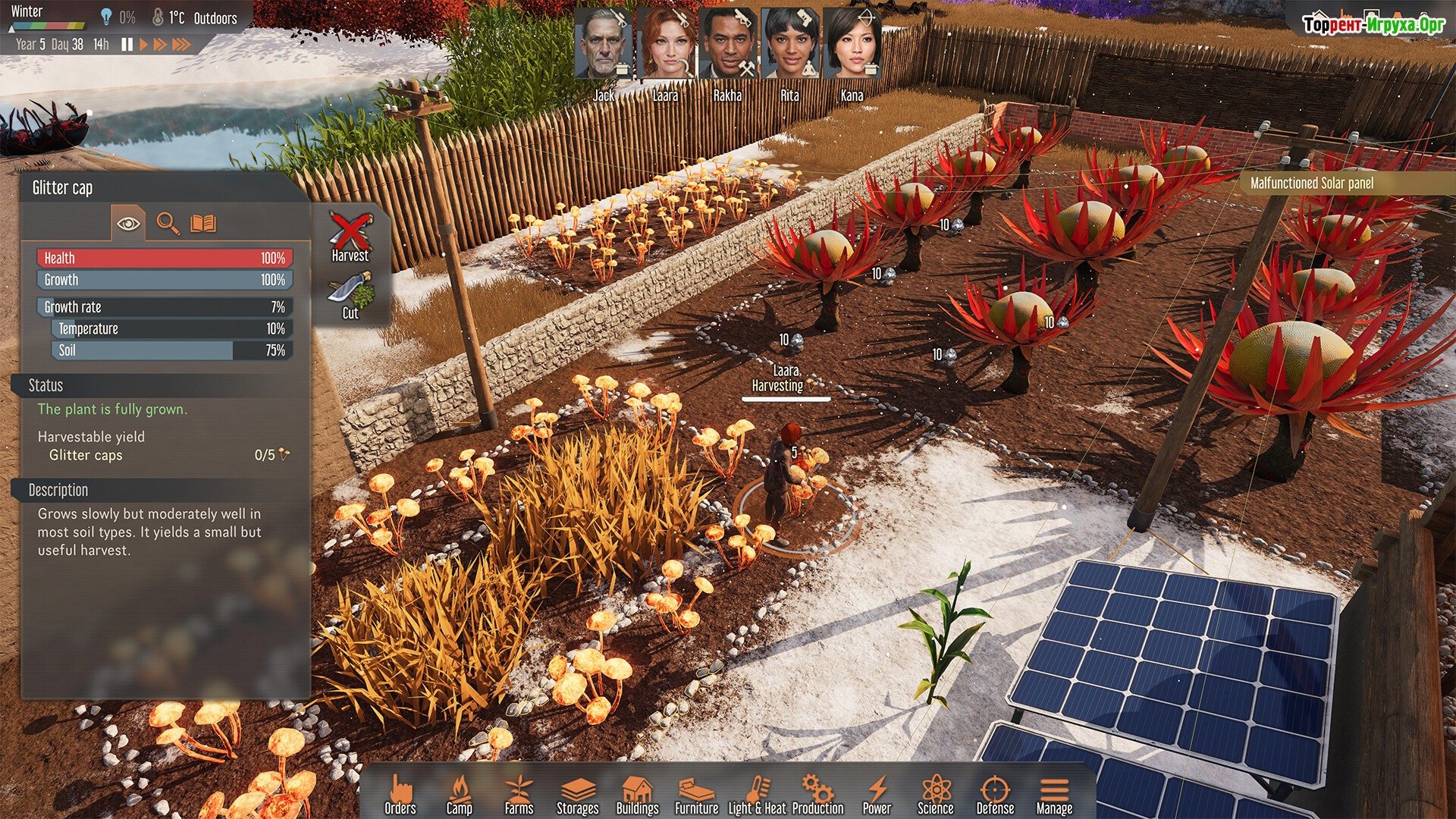
Task: Open the Manage menu
Action: (x=1054, y=794)
